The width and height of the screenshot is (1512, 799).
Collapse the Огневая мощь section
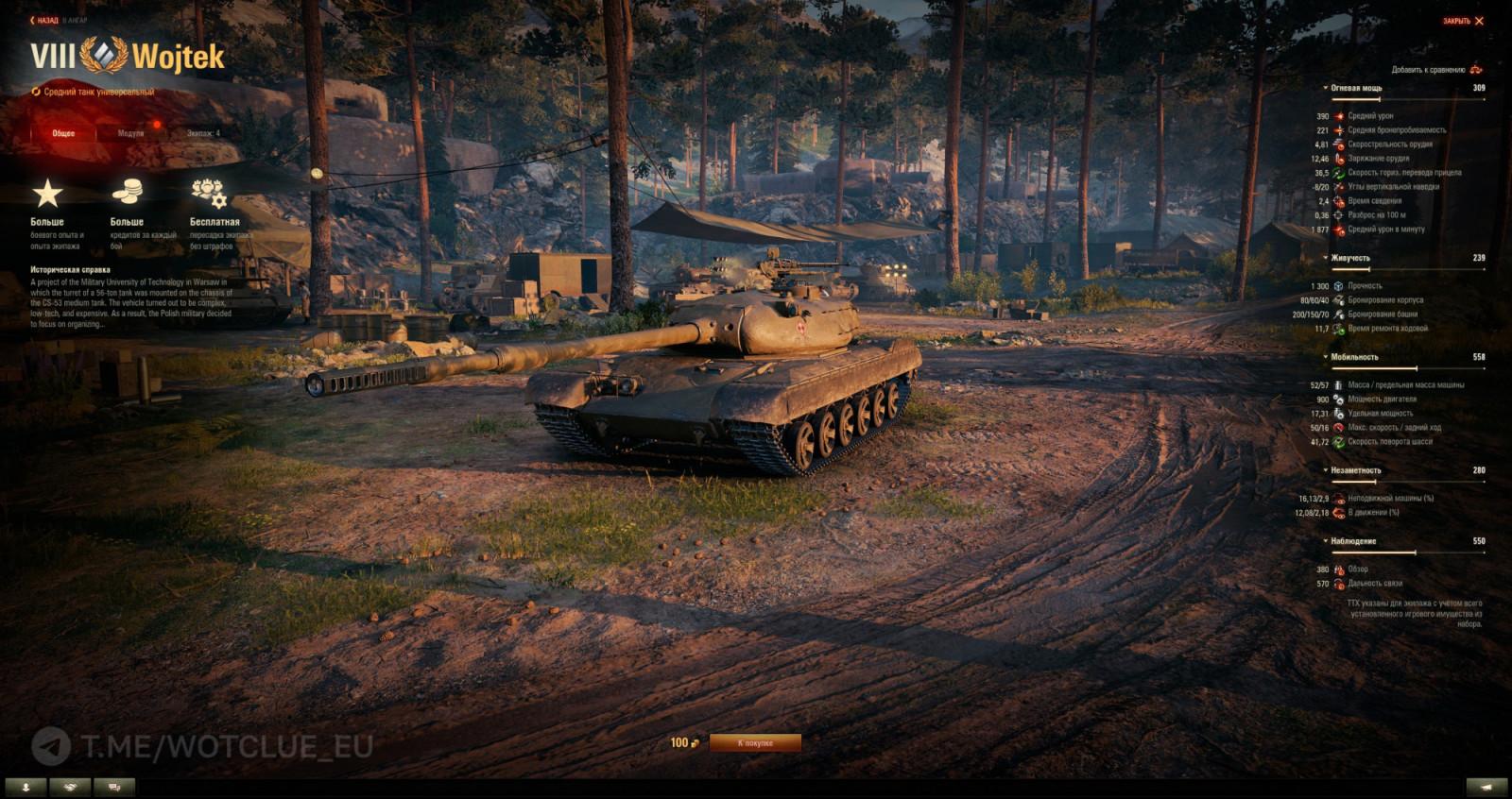click(x=1325, y=89)
